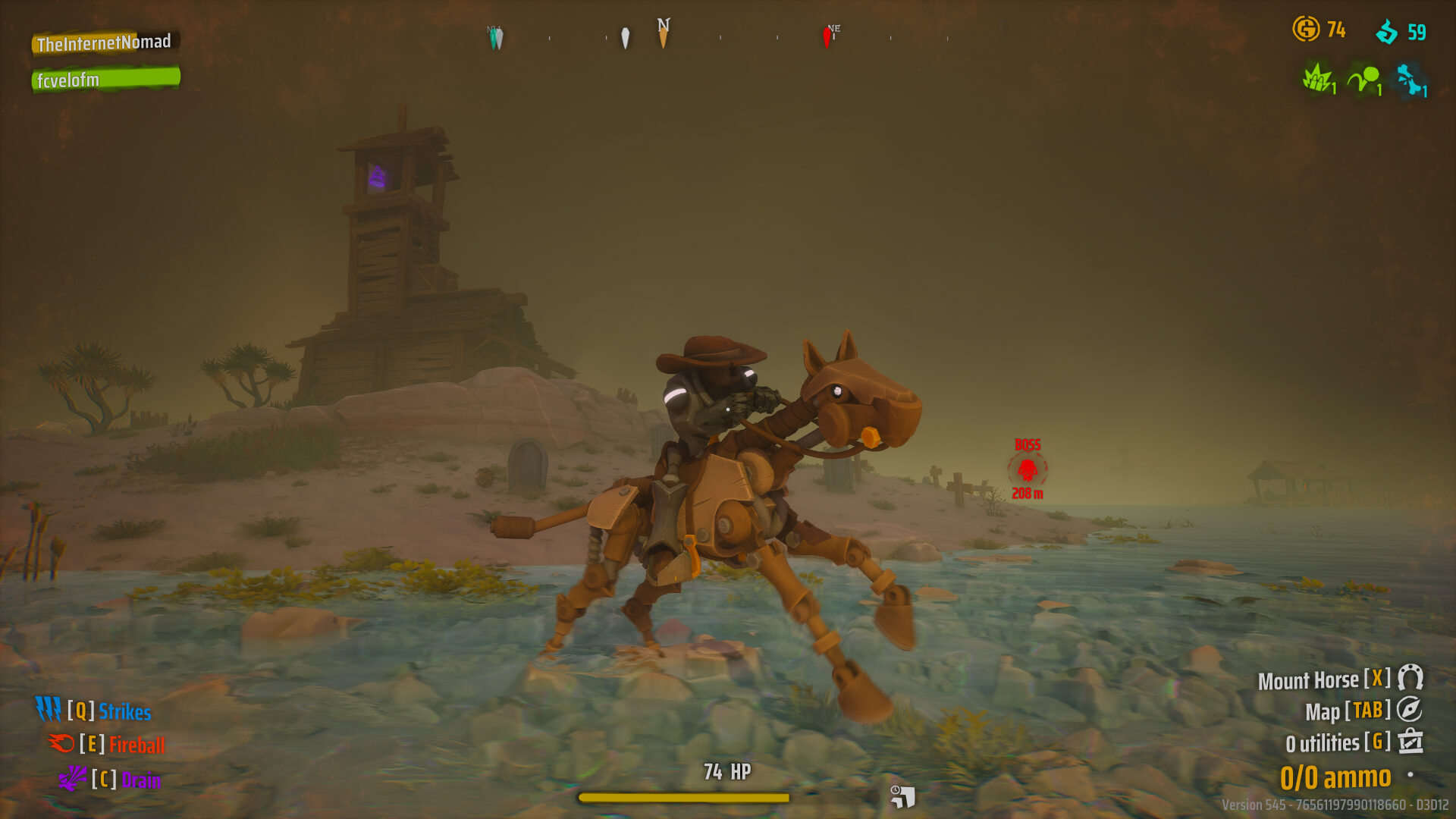Select the Strikes lightning ability icon

49,711
